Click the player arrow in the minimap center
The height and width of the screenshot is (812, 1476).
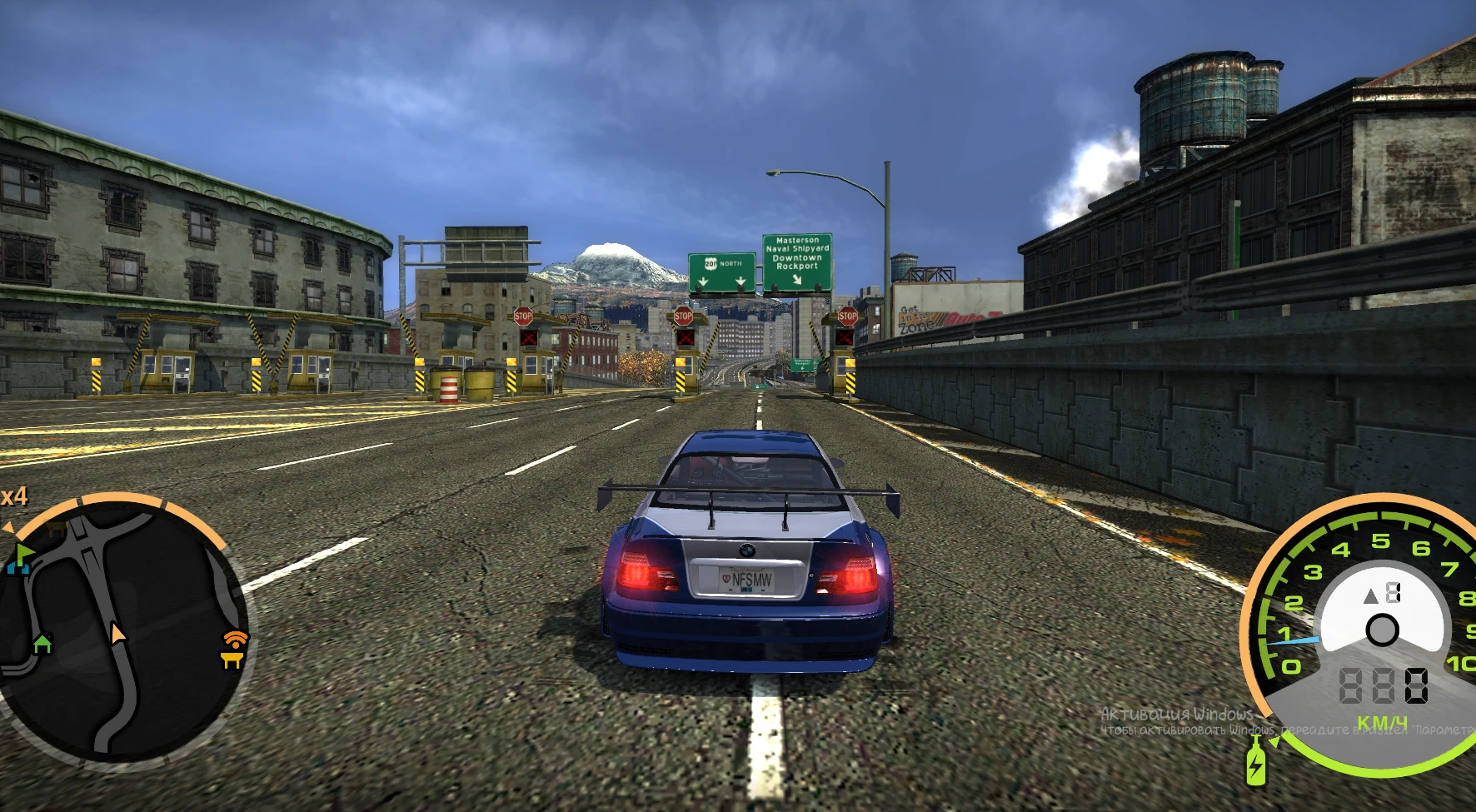coord(118,635)
